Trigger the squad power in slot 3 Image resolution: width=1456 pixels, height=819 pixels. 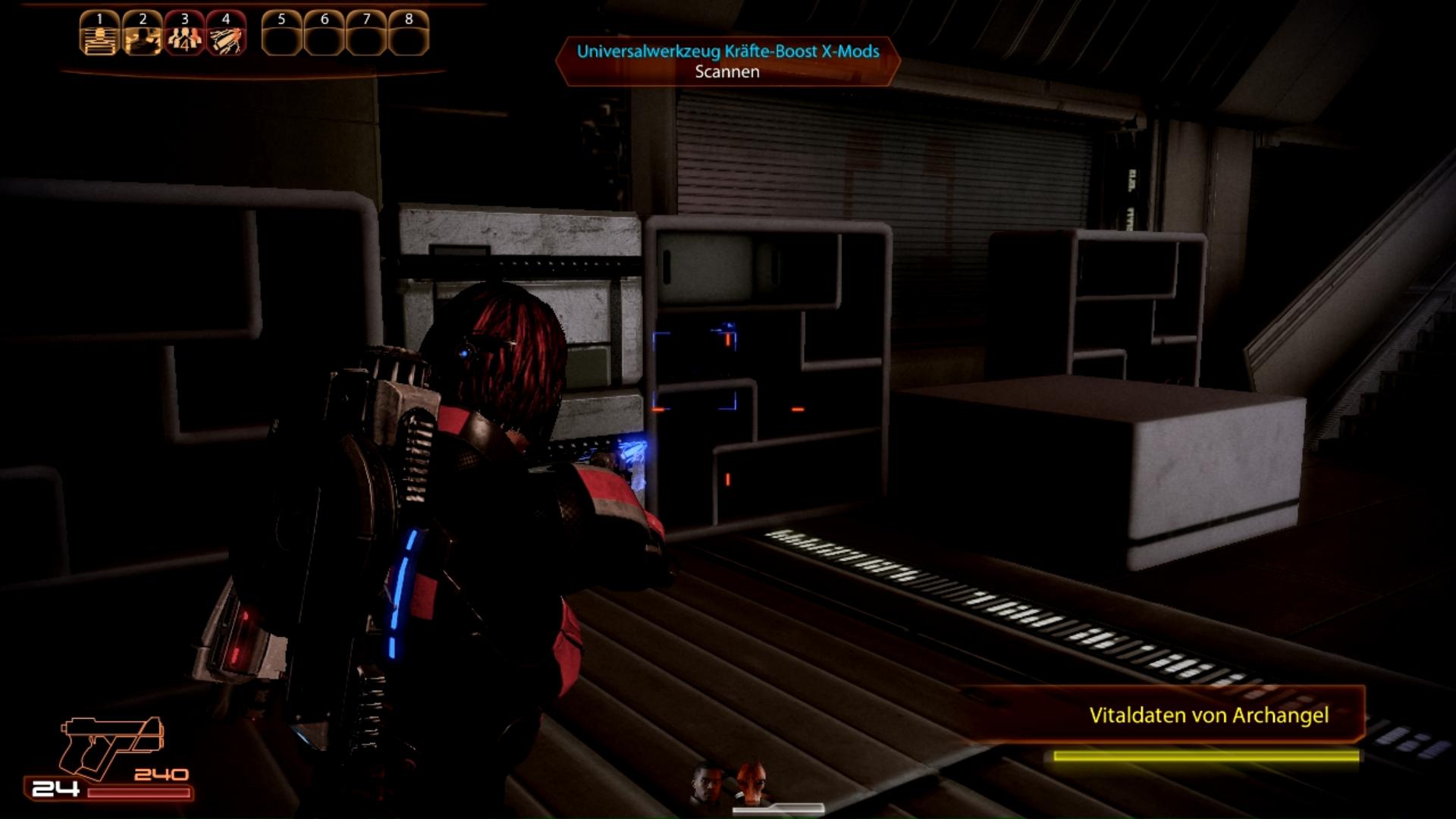tap(184, 34)
